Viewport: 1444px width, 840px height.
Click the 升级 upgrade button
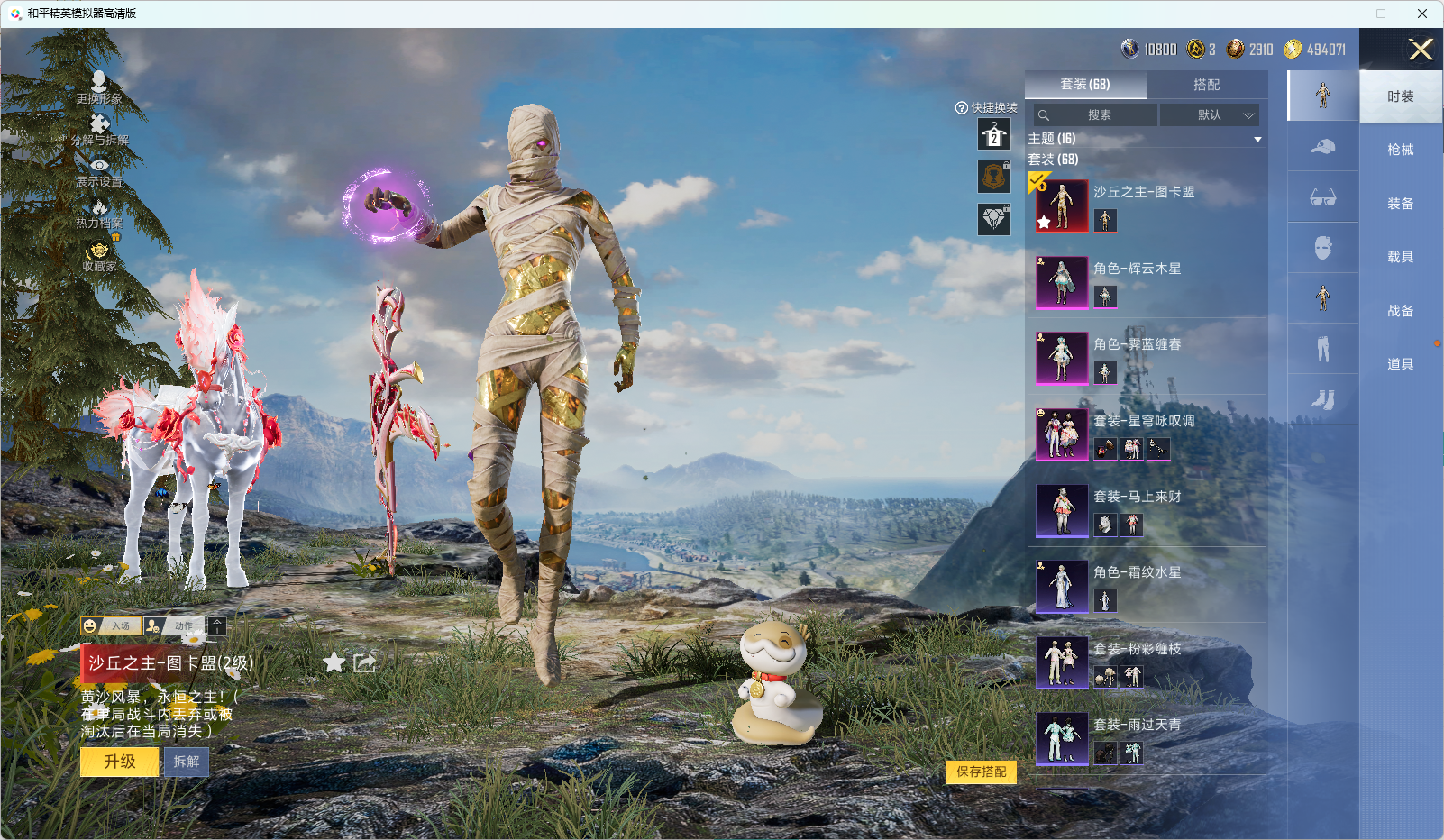tap(119, 762)
